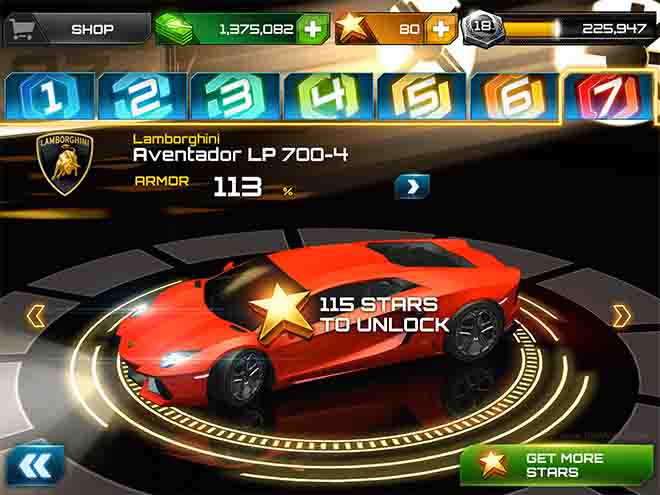Browse to the next car
Image resolution: width=660 pixels, height=495 pixels.
(x=622, y=317)
